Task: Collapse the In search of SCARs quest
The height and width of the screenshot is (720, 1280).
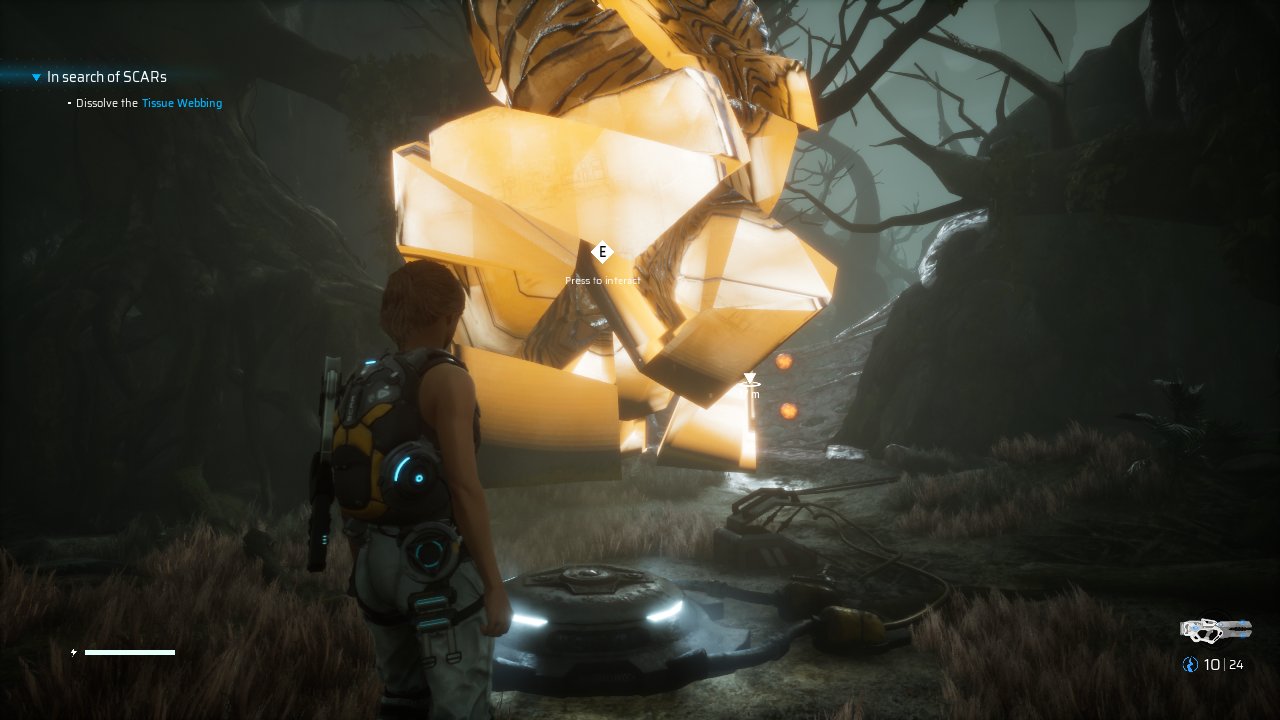Action: (37, 77)
